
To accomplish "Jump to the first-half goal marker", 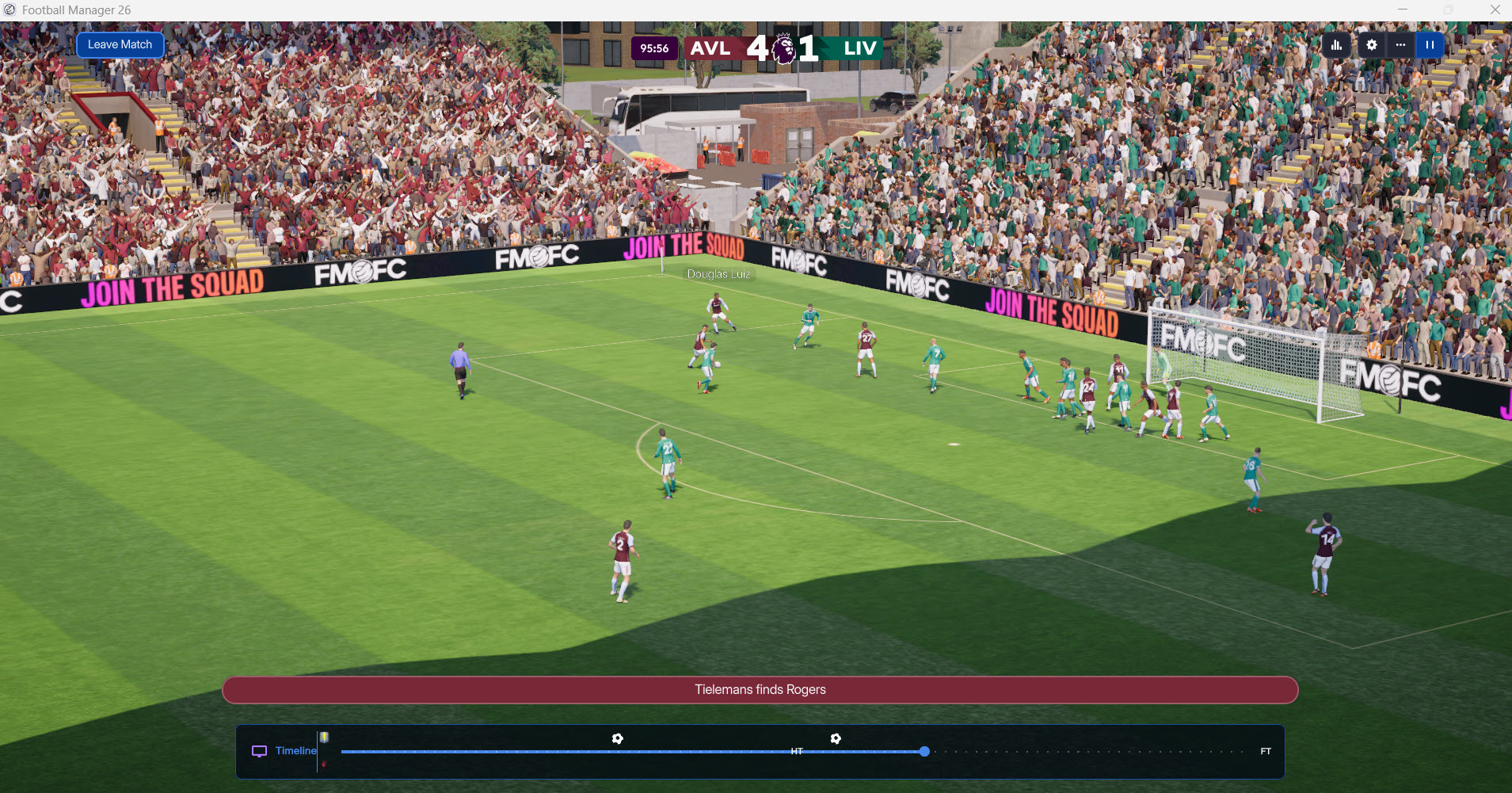I will [618, 738].
